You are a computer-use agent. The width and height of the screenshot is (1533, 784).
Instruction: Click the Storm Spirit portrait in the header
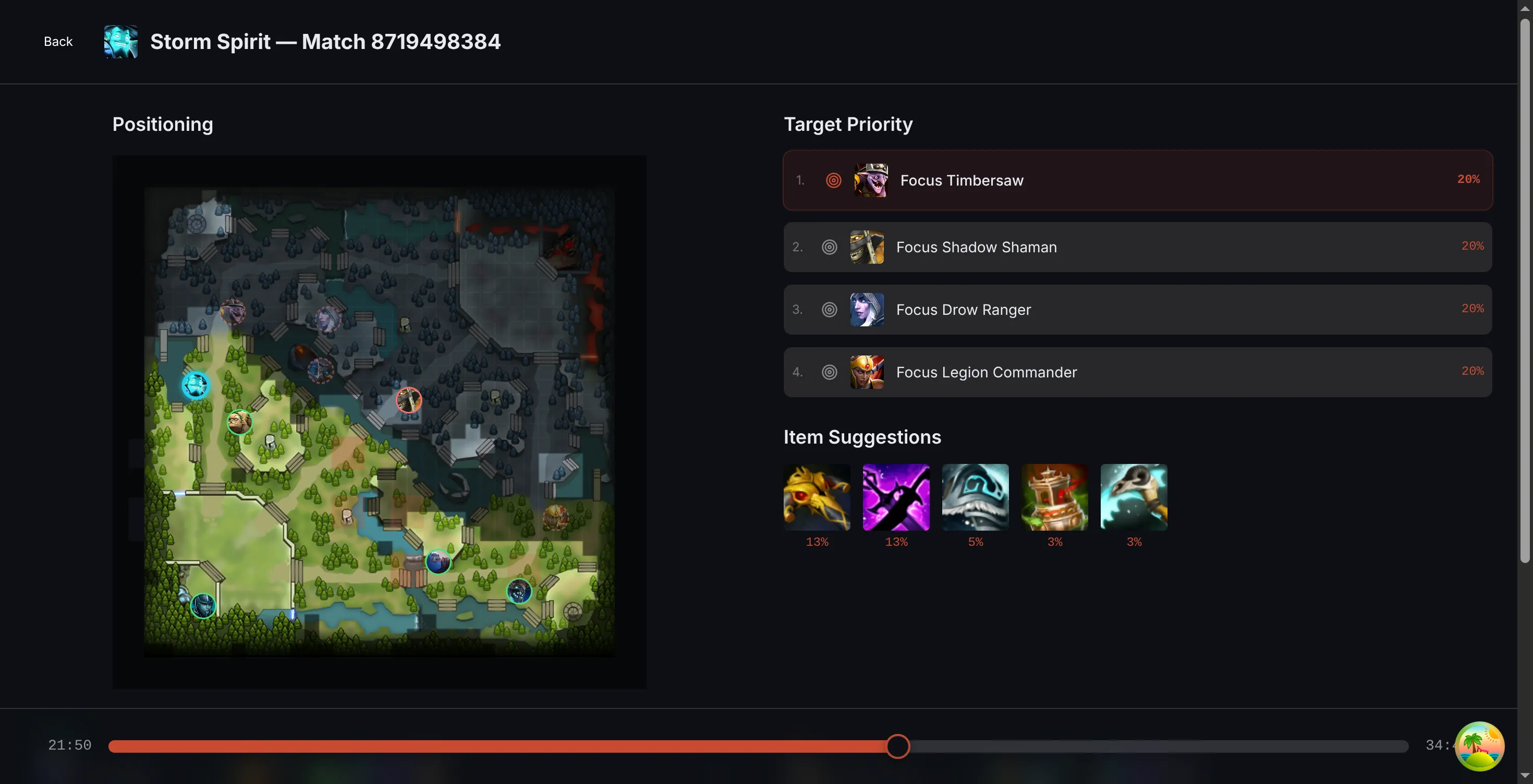[121, 42]
